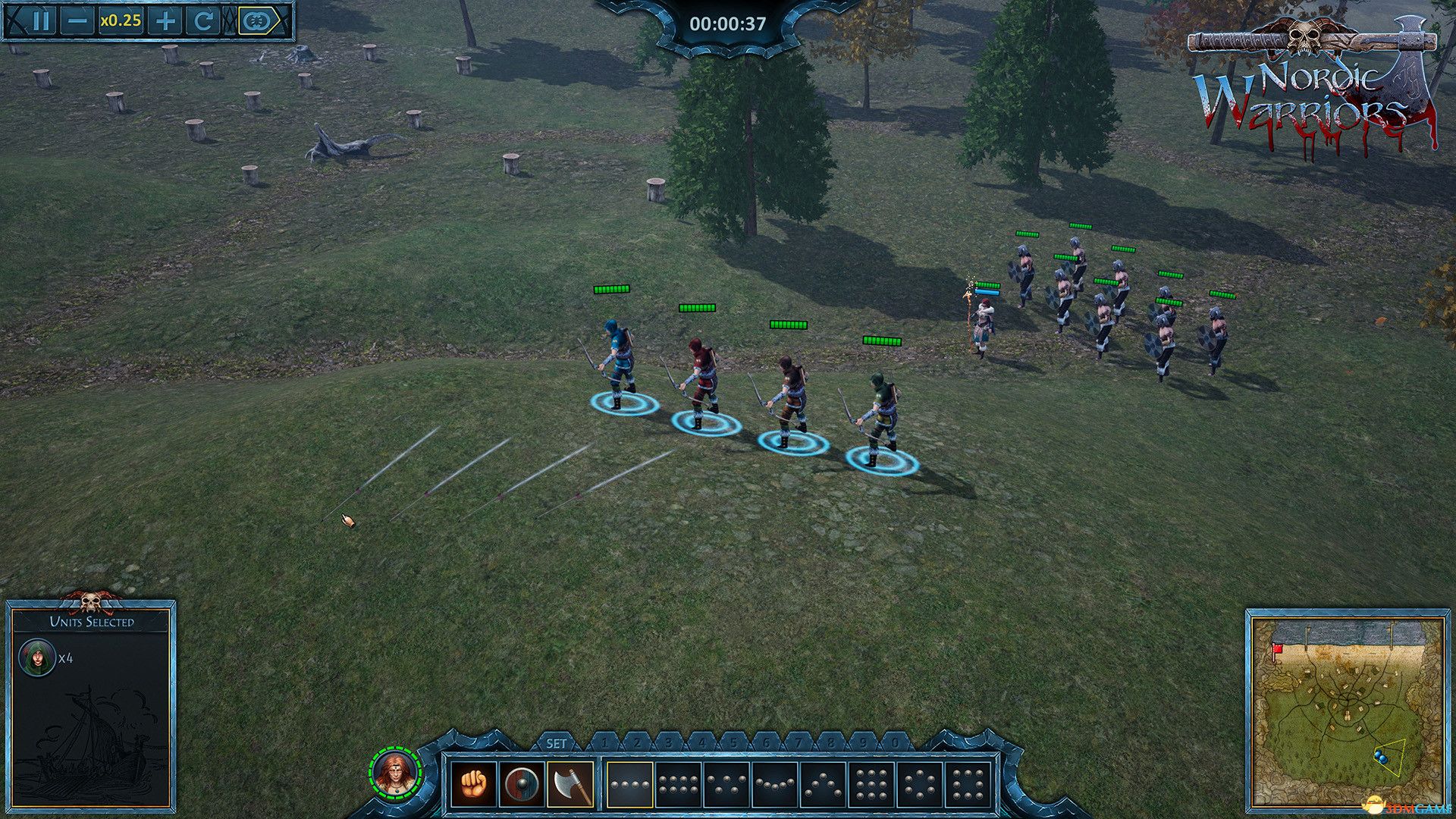1456x819 pixels.
Task: Select the curved arc line formation
Action: [x=775, y=785]
